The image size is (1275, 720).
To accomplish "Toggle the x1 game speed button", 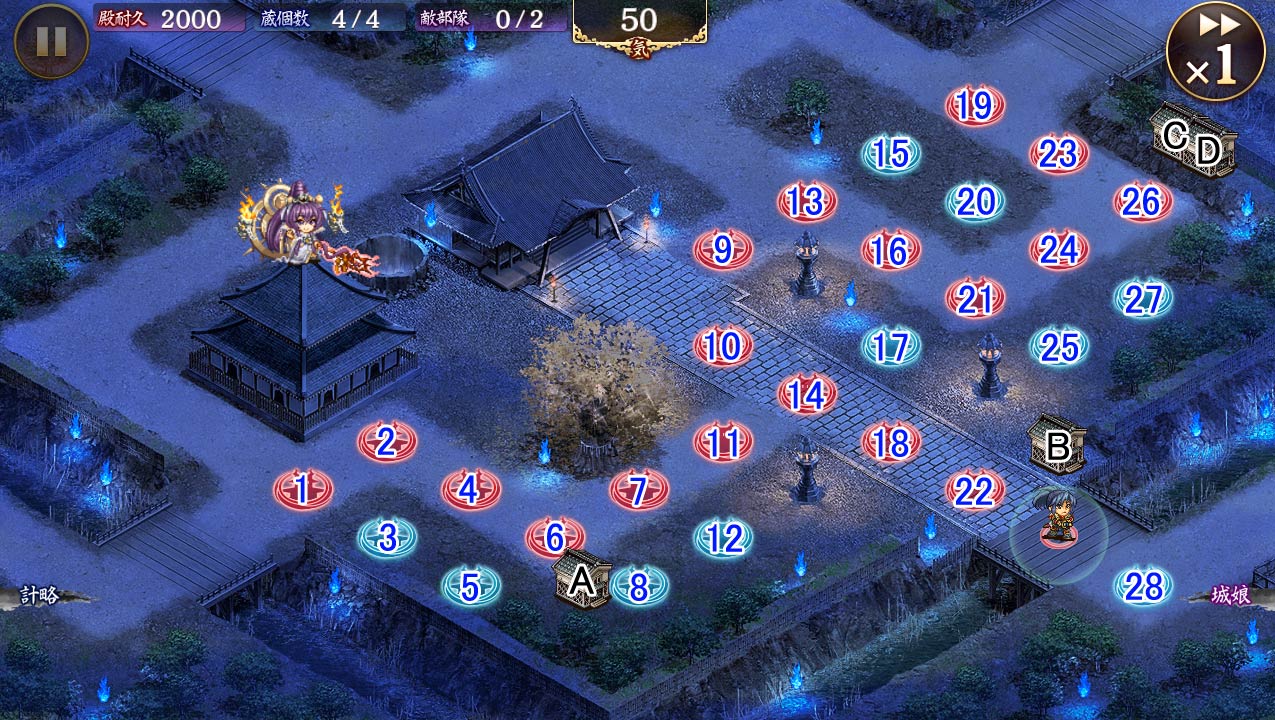I will point(1215,51).
